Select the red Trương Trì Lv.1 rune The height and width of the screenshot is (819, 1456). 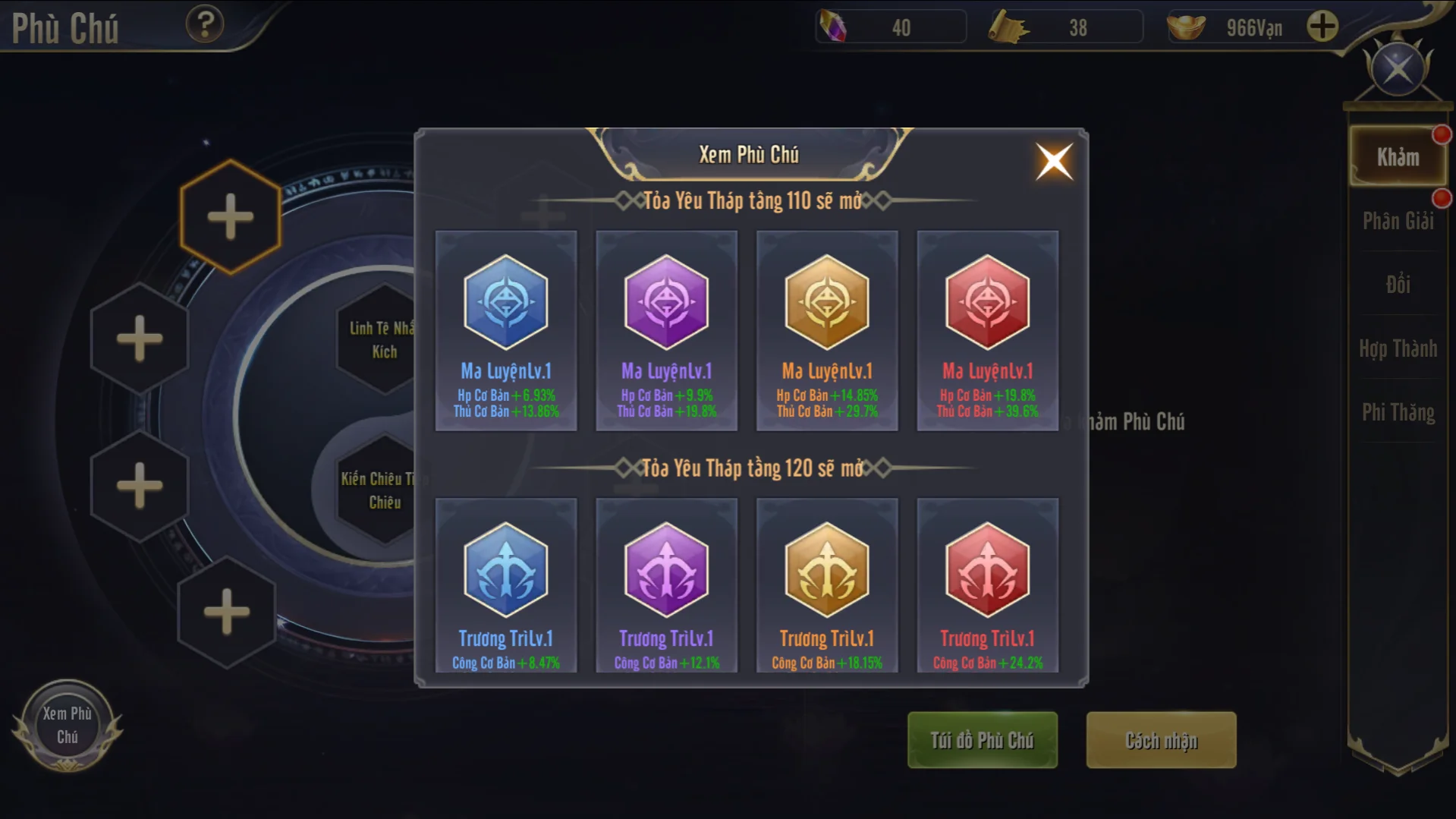pyautogui.click(x=987, y=584)
